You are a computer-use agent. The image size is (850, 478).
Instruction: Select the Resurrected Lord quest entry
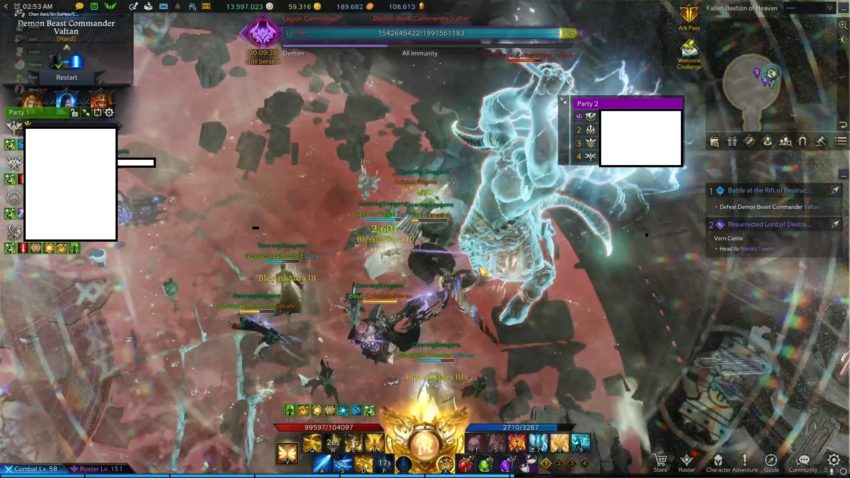pos(770,224)
